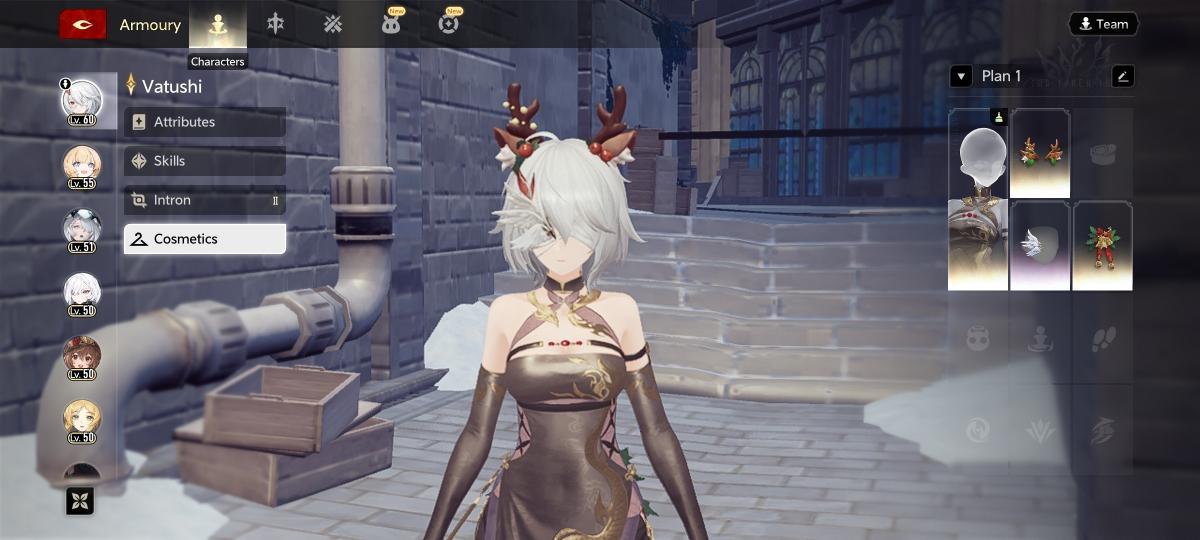Switch to the Characters tab

coord(217,25)
